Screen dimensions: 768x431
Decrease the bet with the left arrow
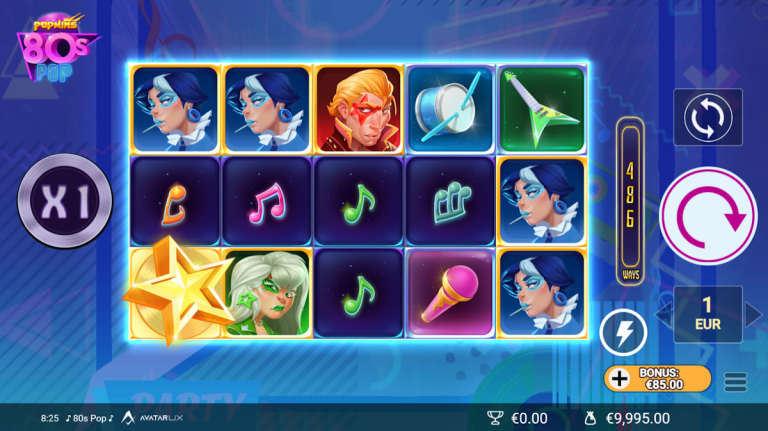point(664,315)
